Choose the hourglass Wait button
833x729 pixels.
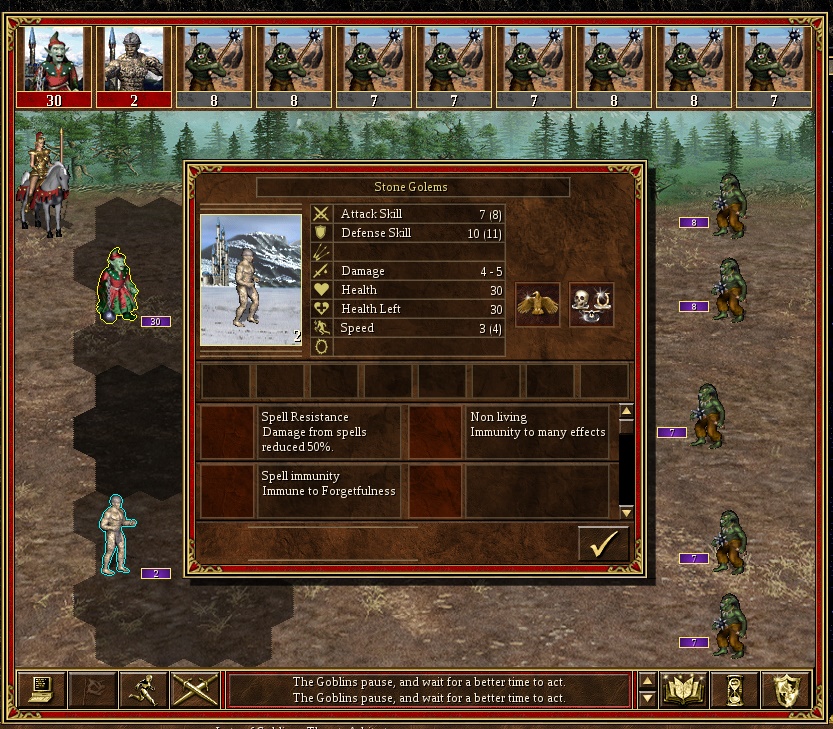(735, 689)
